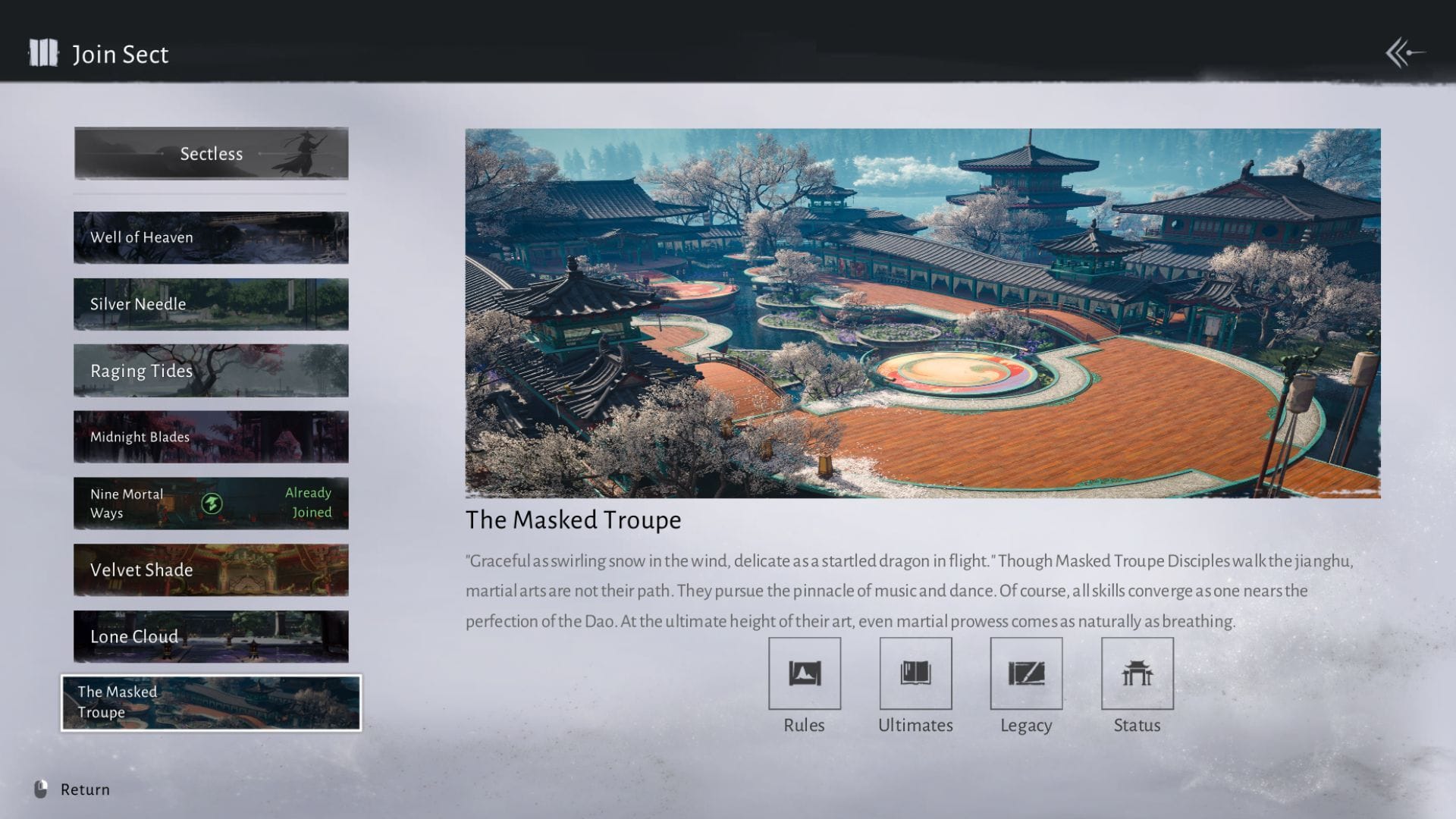
Task: Highlight the Raging Tides sect entry
Action: click(211, 371)
